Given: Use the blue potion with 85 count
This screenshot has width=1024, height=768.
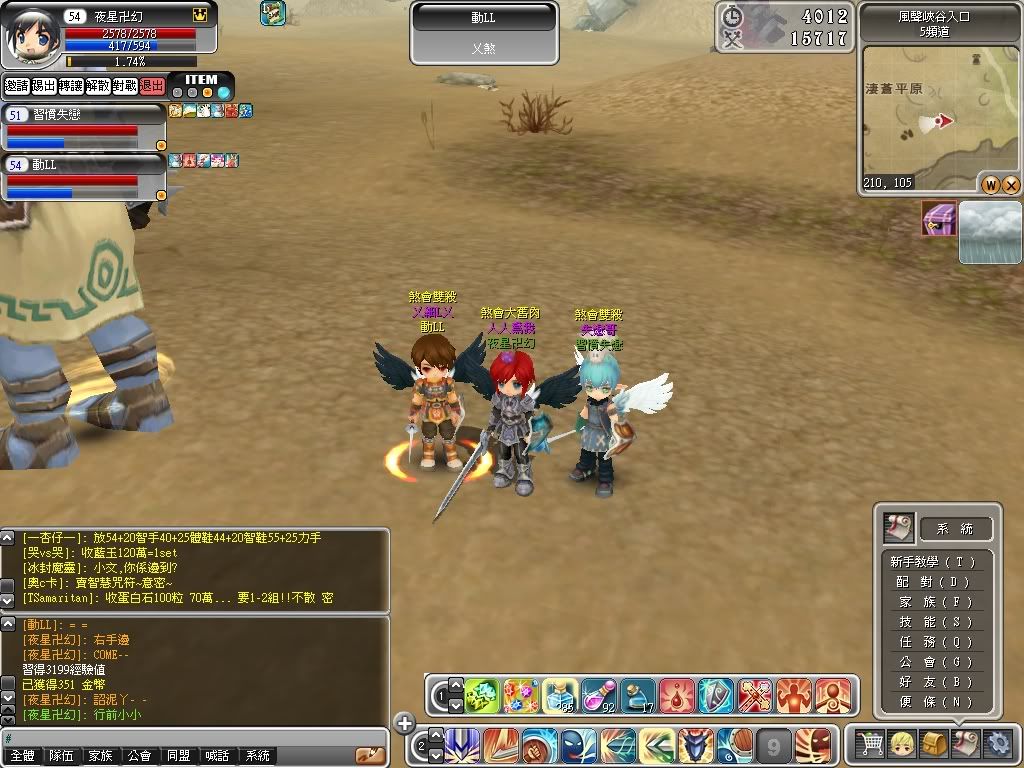Looking at the screenshot, I should click(x=559, y=693).
